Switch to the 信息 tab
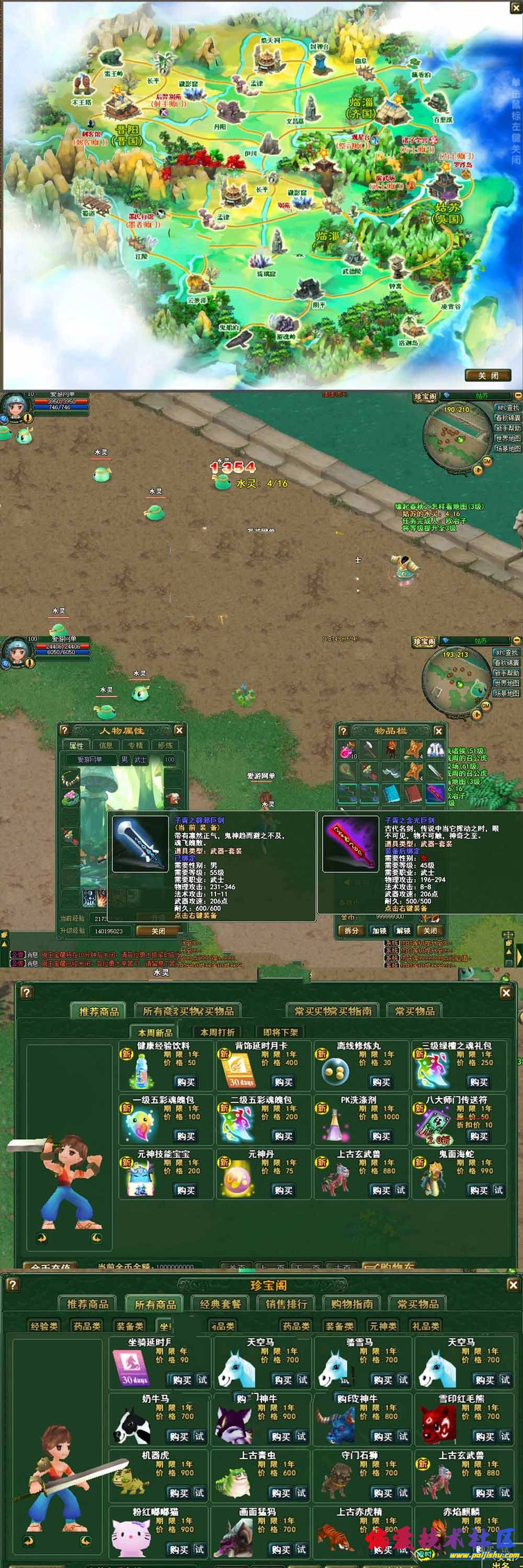 pos(106,745)
